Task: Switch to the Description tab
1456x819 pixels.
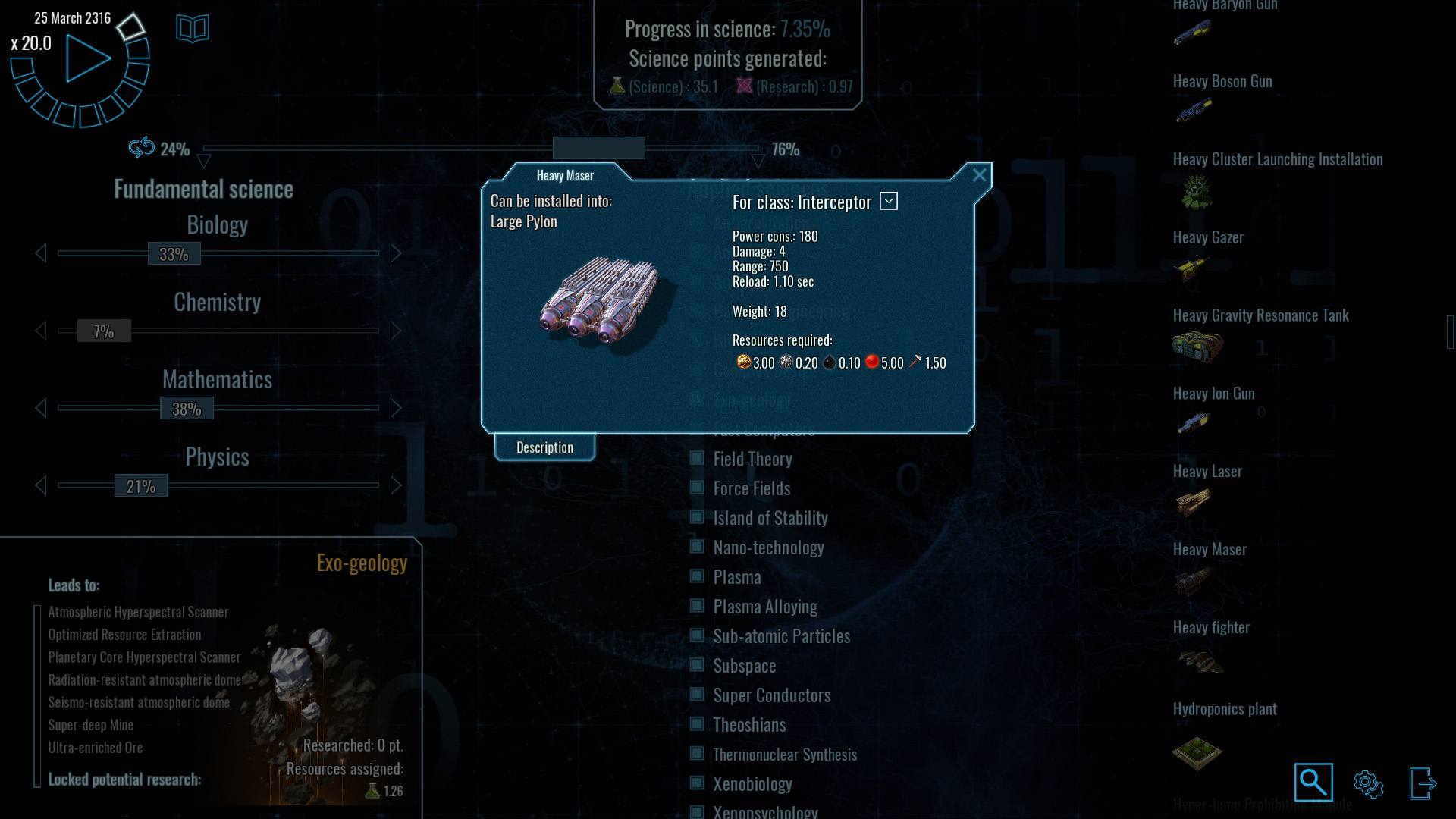Action: point(544,447)
